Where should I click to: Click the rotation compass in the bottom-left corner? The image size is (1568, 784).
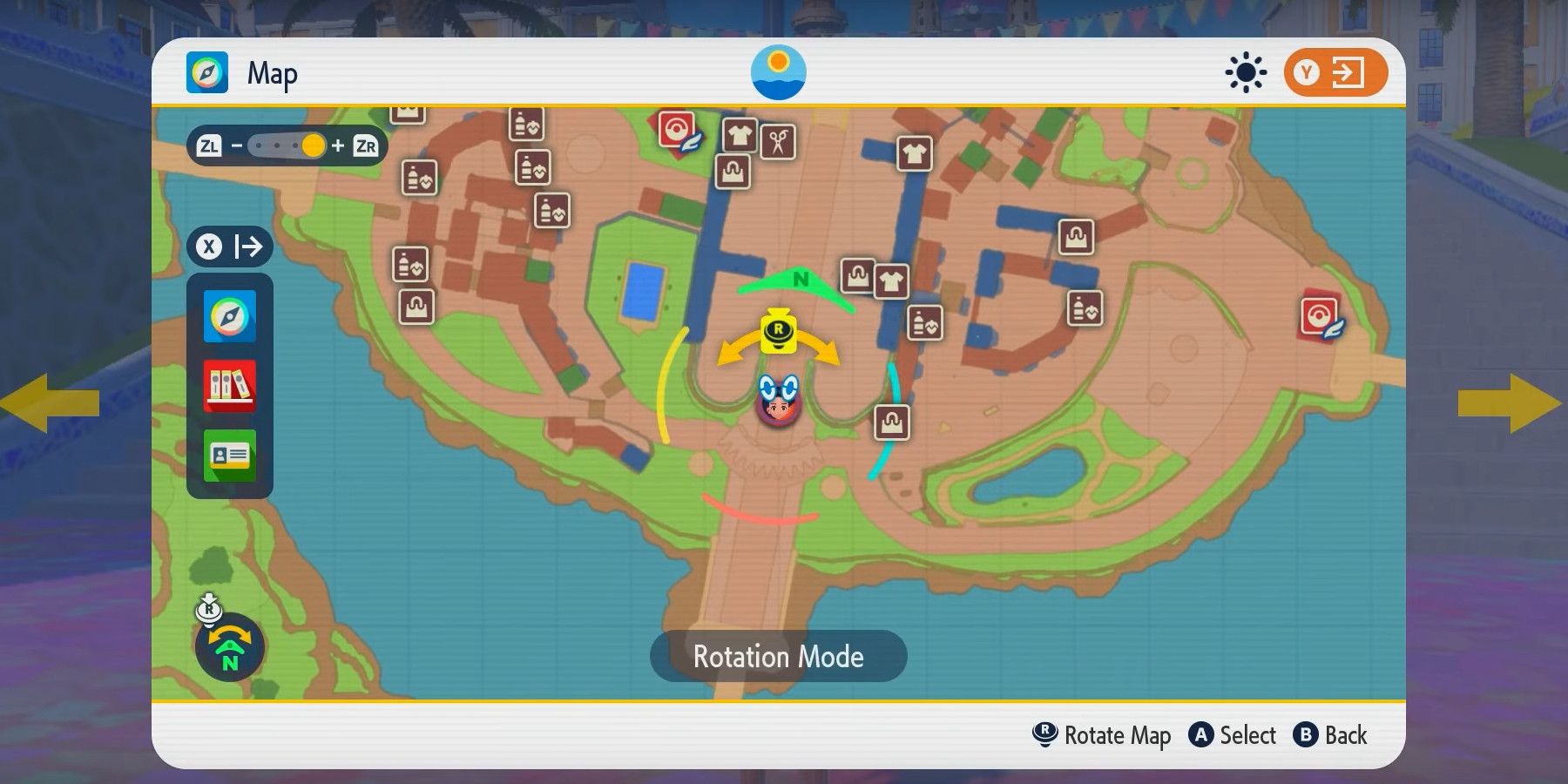[228, 646]
